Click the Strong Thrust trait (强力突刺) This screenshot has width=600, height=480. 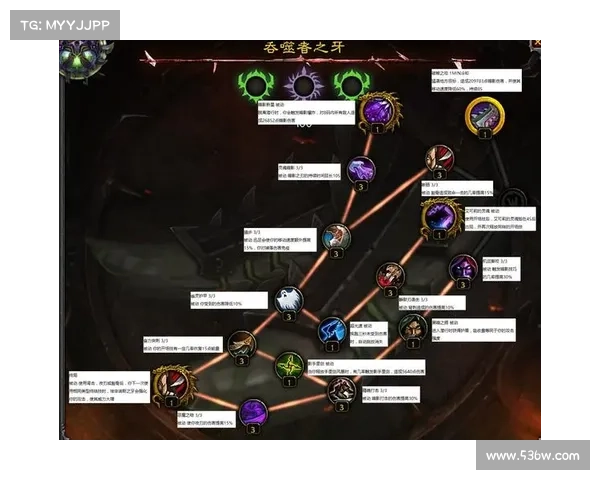click(240, 346)
